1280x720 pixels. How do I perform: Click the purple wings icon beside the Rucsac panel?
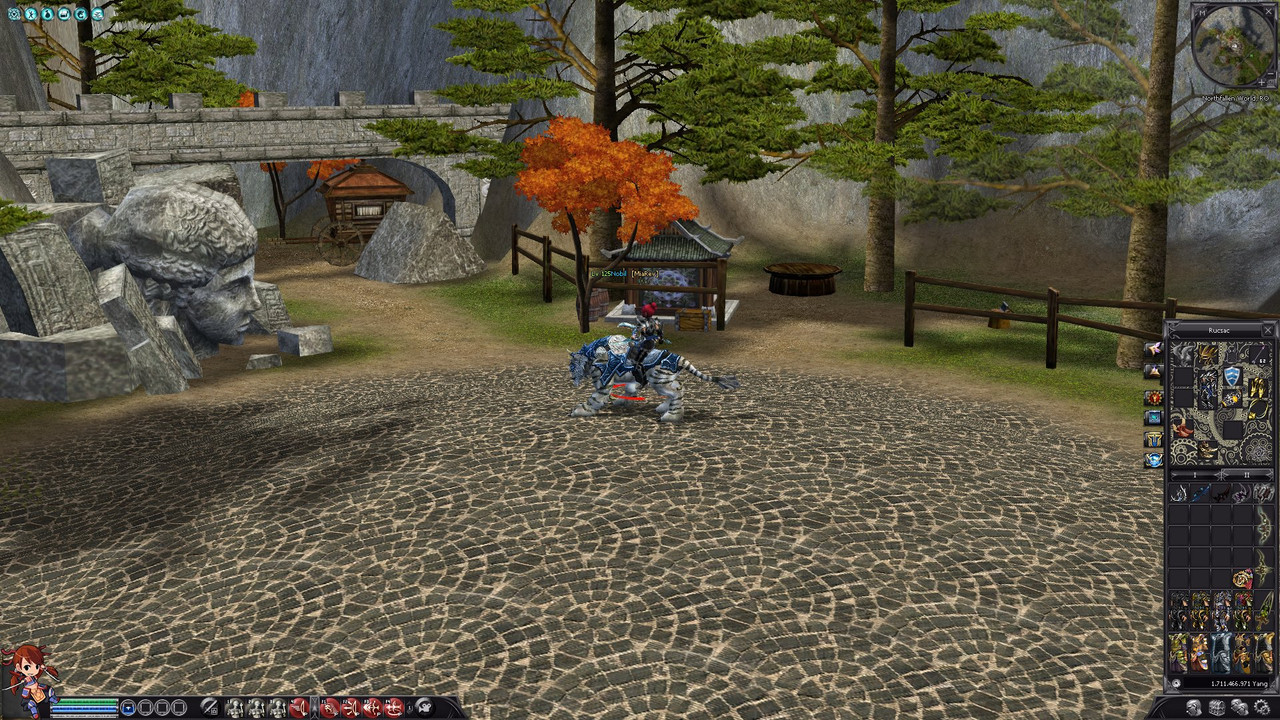point(1152,348)
